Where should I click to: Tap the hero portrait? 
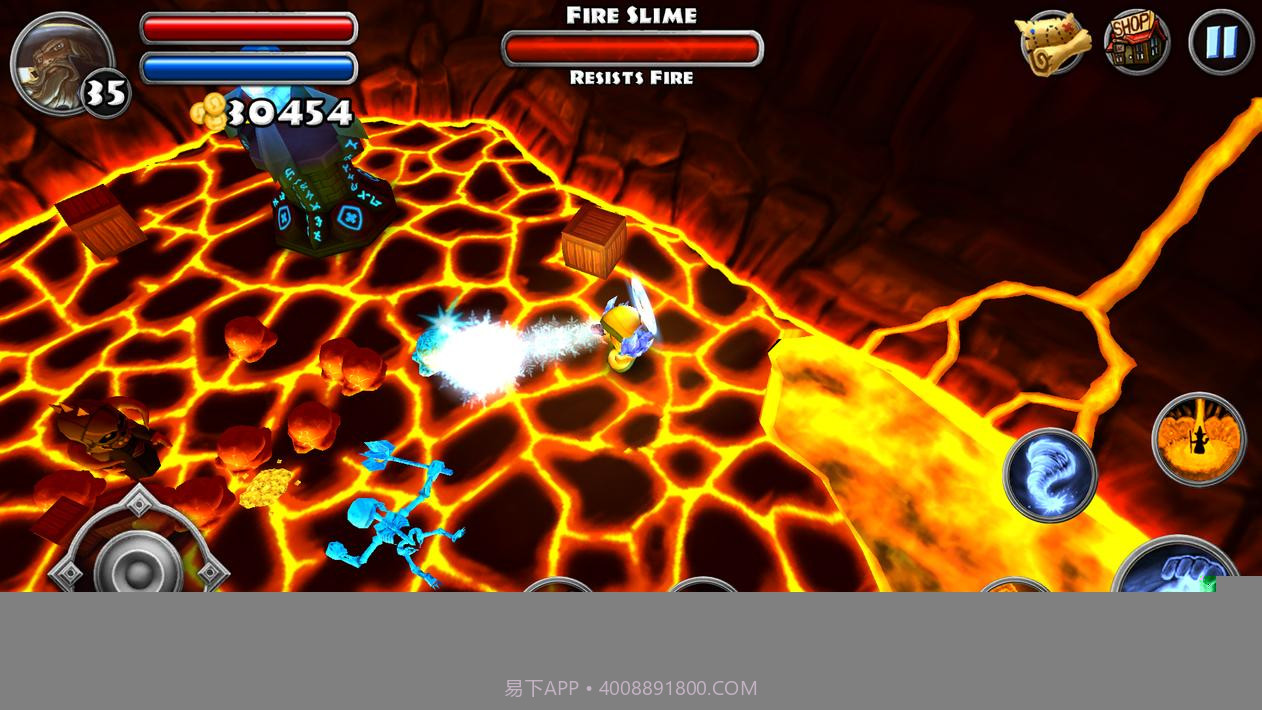pyautogui.click(x=58, y=62)
